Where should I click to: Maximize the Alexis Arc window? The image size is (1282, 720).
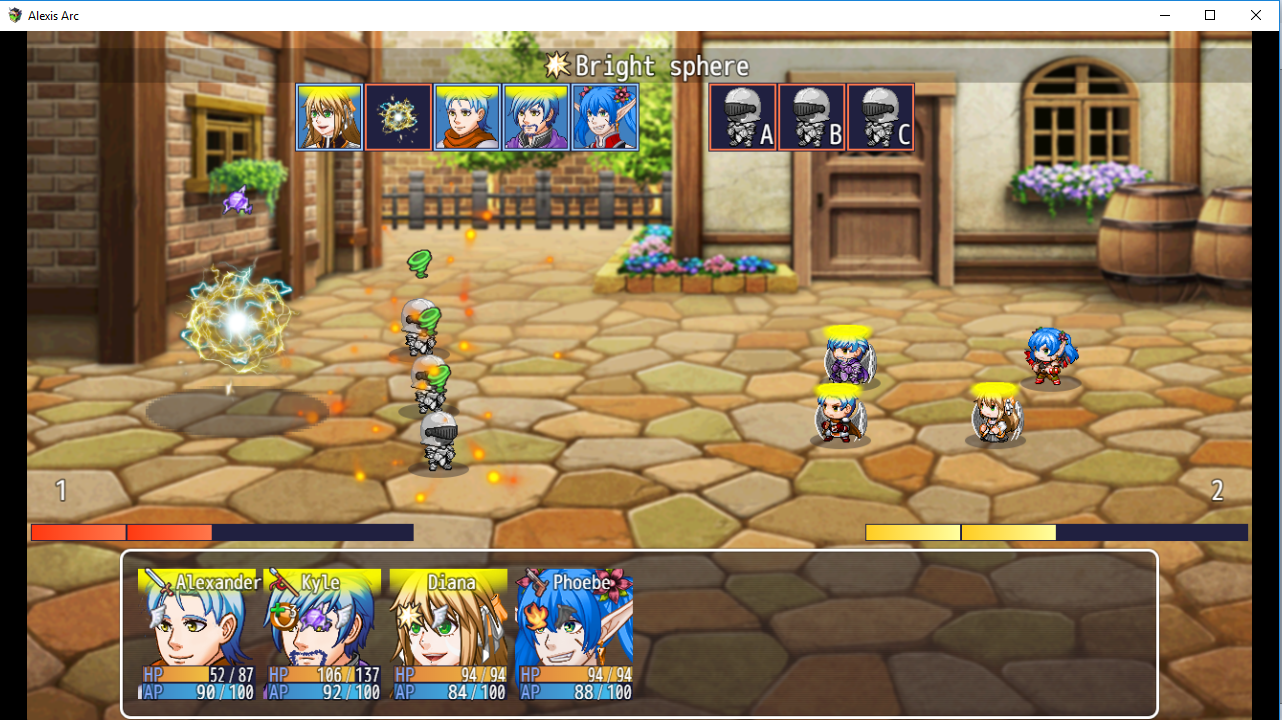(1210, 15)
